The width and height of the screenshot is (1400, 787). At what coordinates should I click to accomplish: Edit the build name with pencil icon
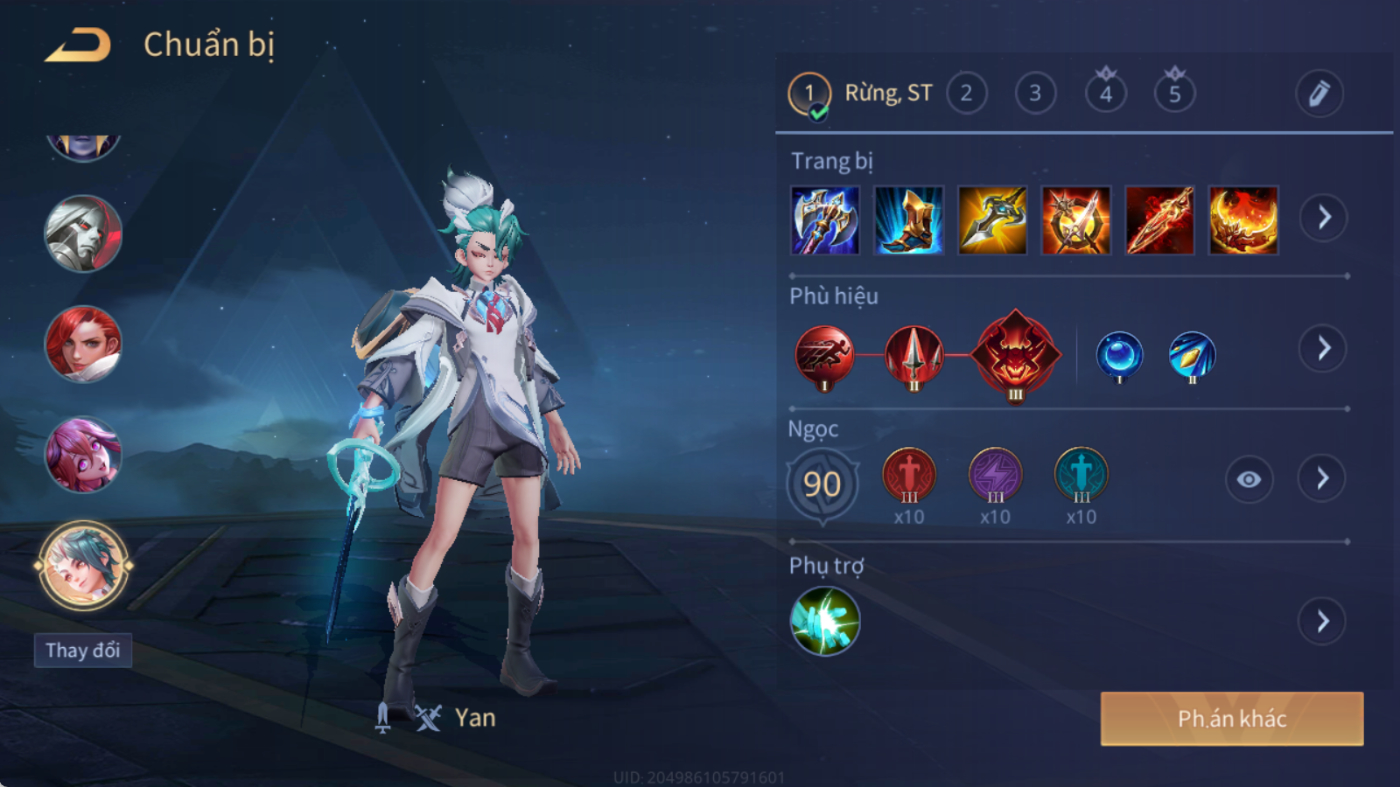pos(1319,94)
